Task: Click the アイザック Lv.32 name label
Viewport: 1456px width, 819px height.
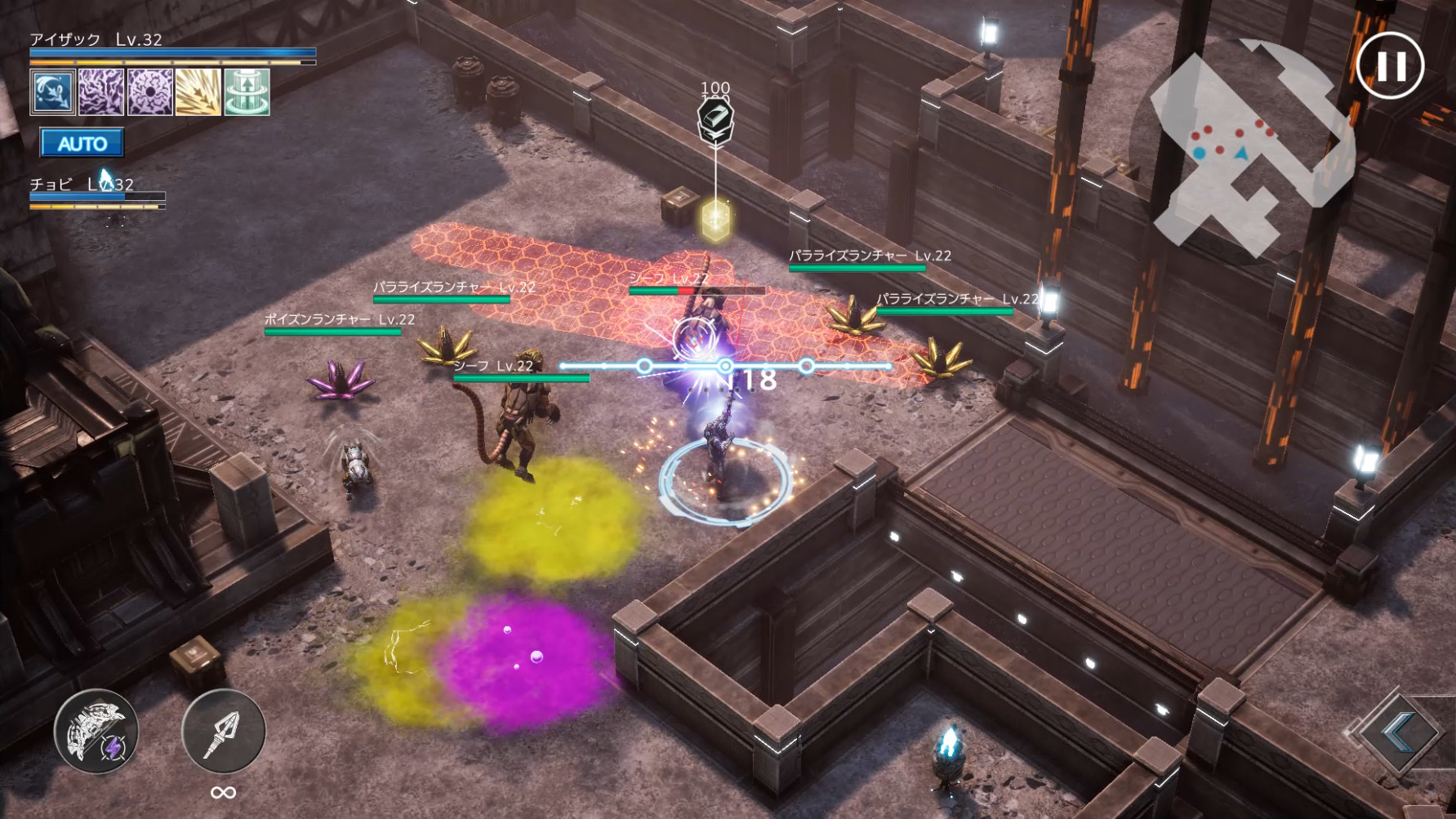Action: [x=97, y=38]
